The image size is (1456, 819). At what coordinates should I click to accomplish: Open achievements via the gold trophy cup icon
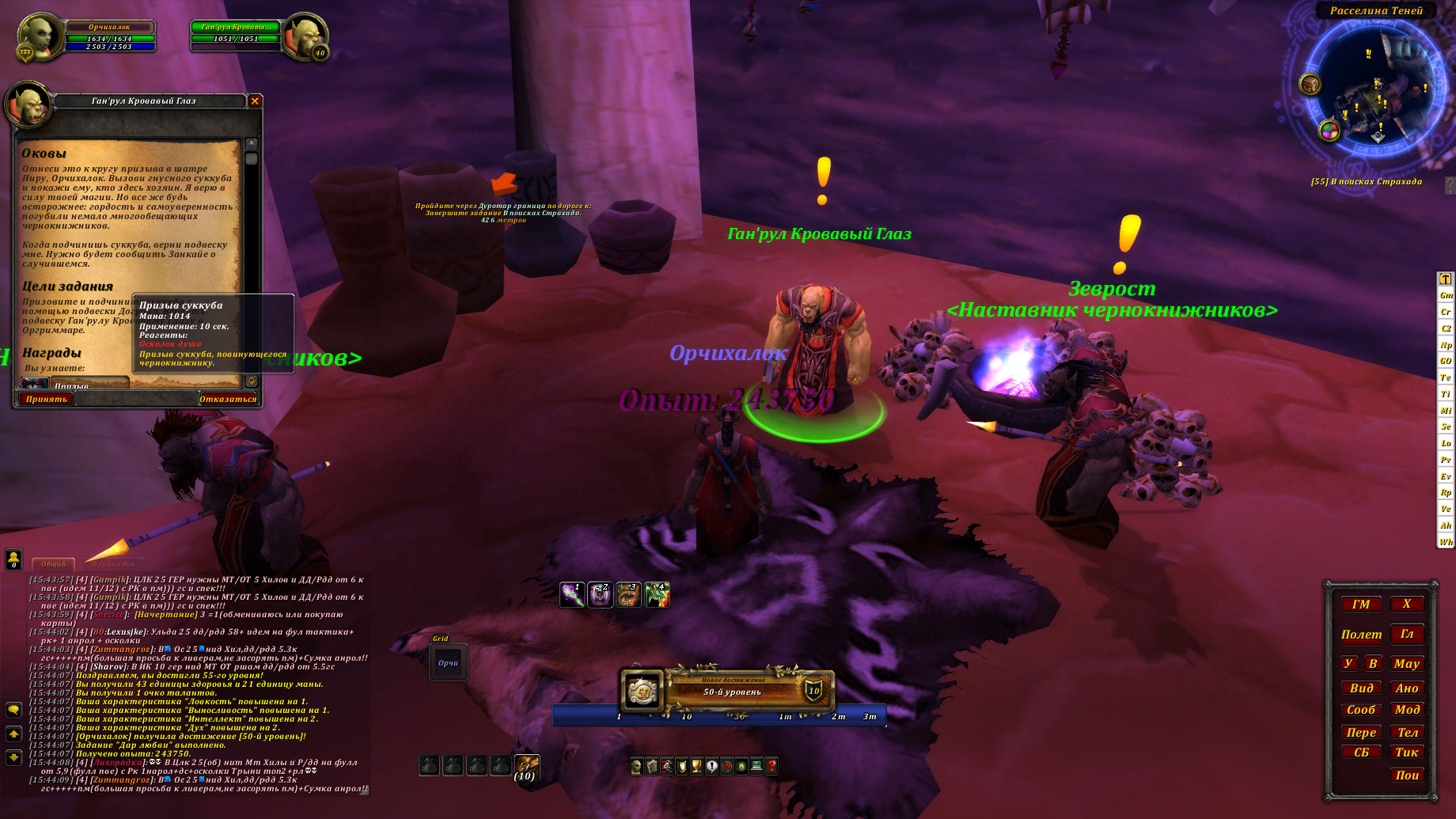point(696,766)
